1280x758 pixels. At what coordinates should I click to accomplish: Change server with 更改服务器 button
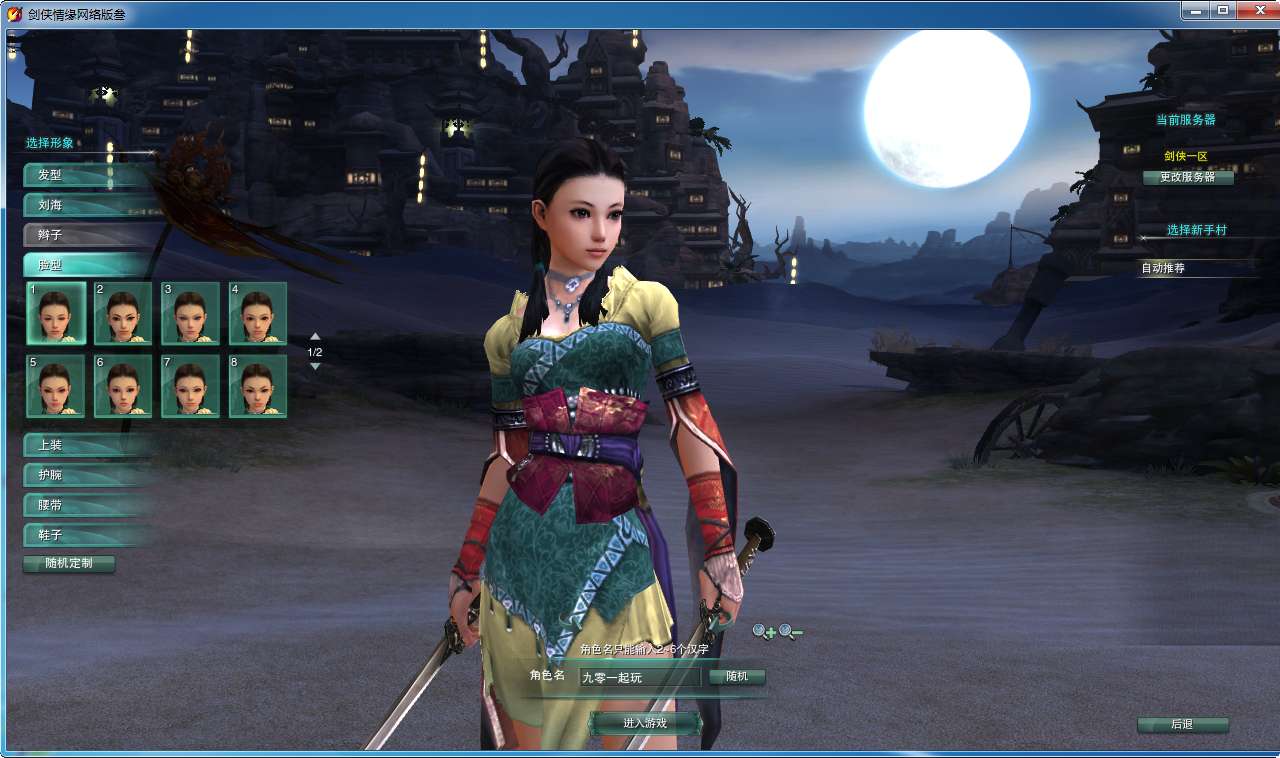(1188, 177)
